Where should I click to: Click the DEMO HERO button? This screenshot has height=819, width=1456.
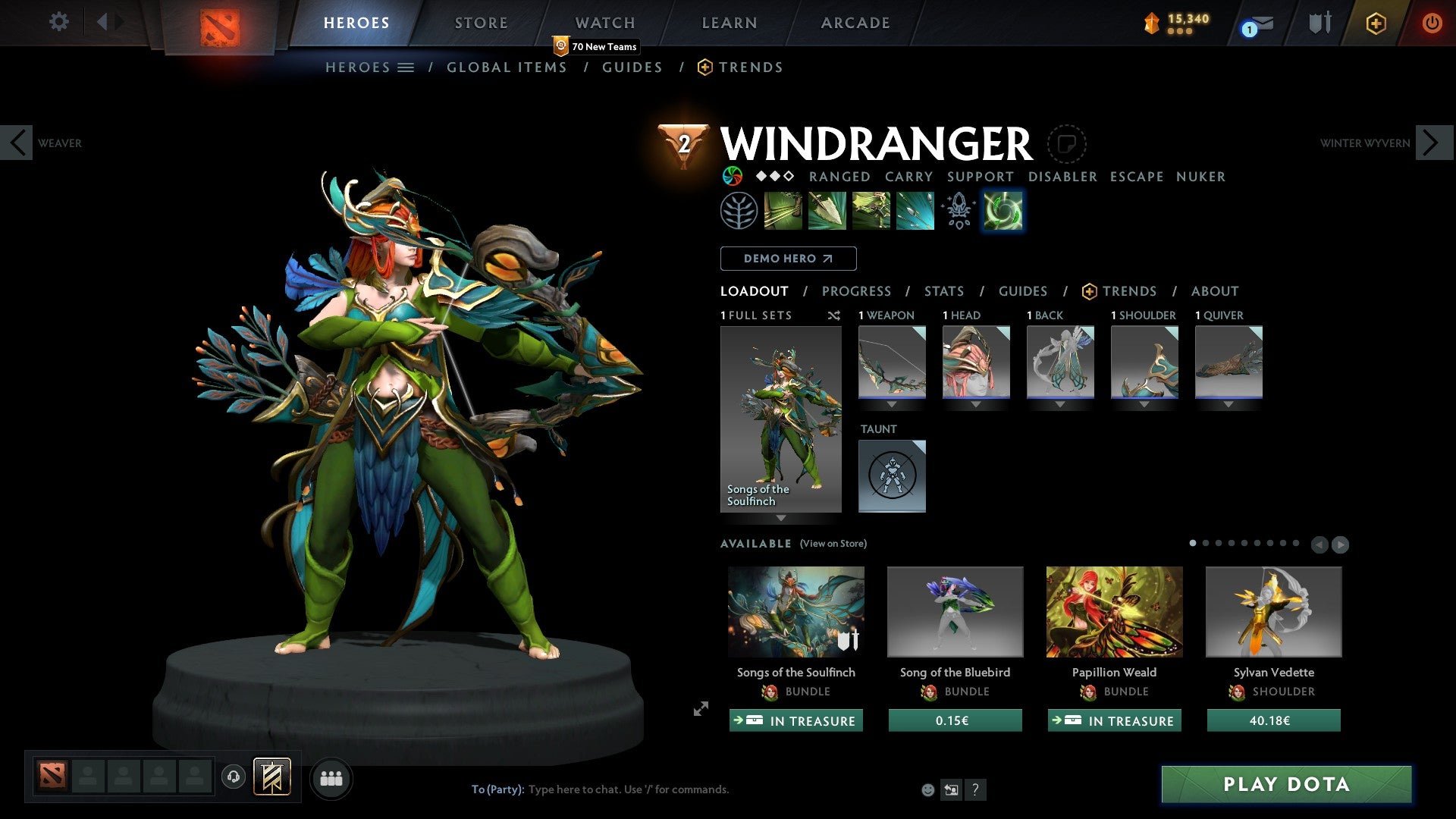788,259
